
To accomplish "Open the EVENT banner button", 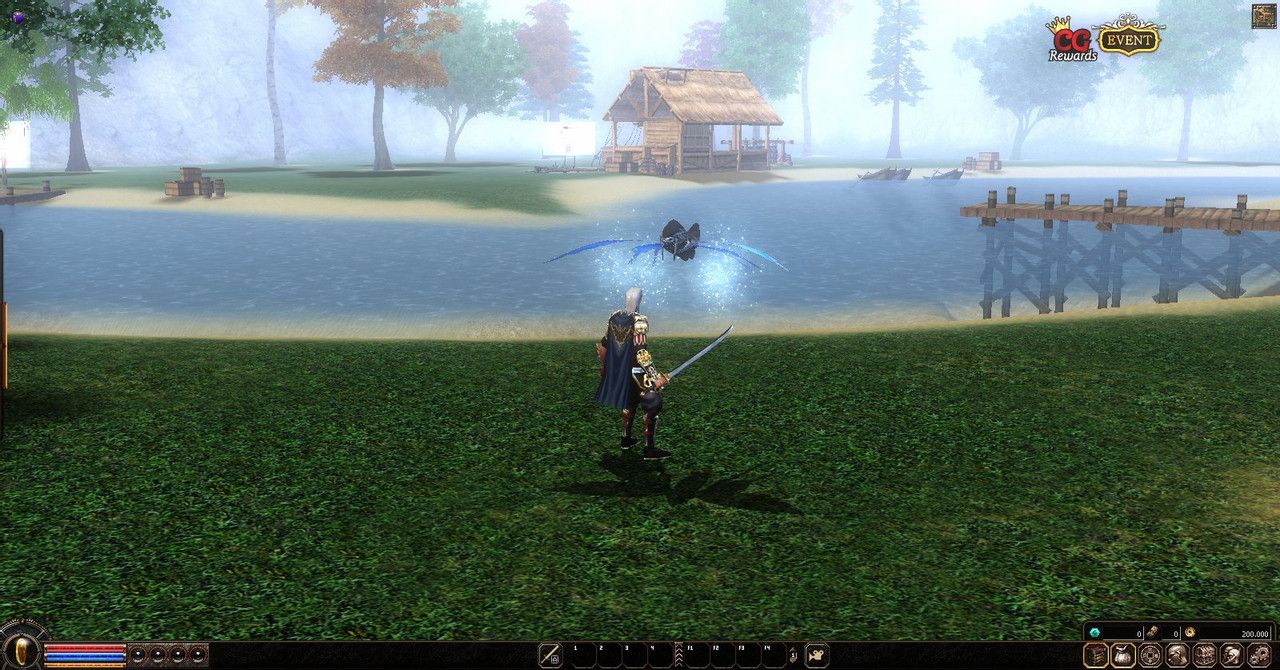I will coord(1128,38).
